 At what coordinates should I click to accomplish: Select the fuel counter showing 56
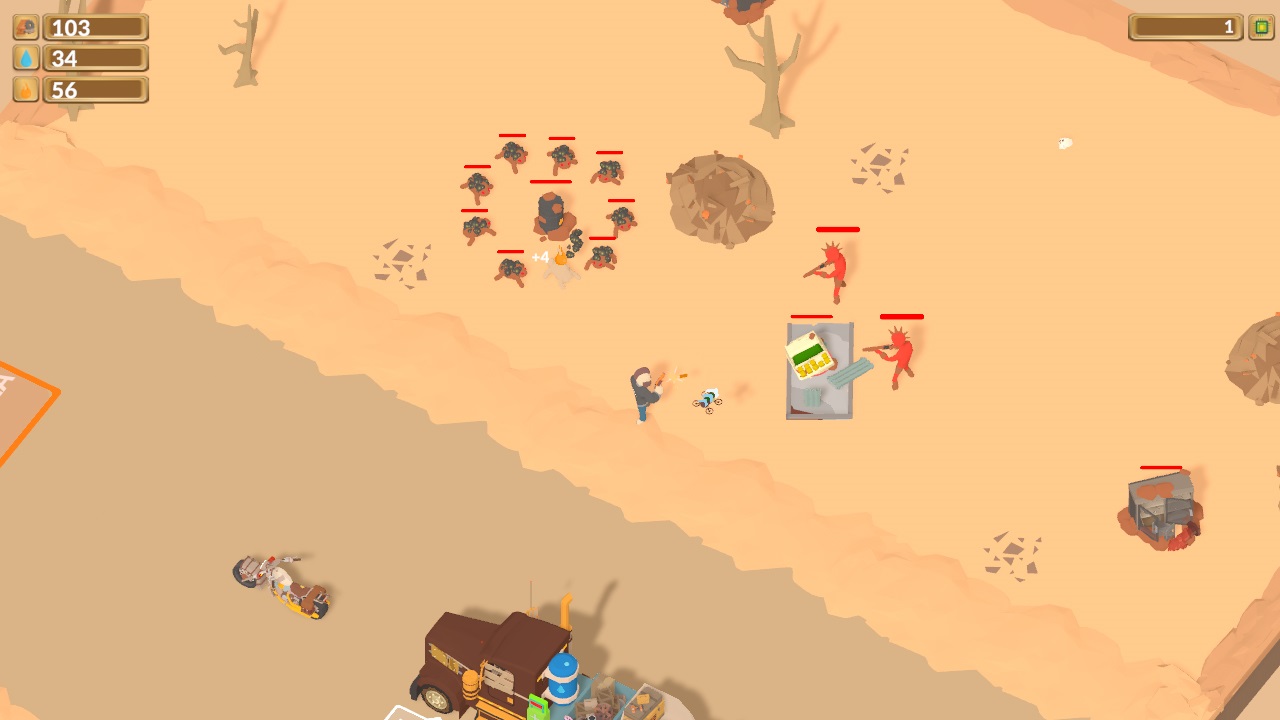tap(95, 89)
